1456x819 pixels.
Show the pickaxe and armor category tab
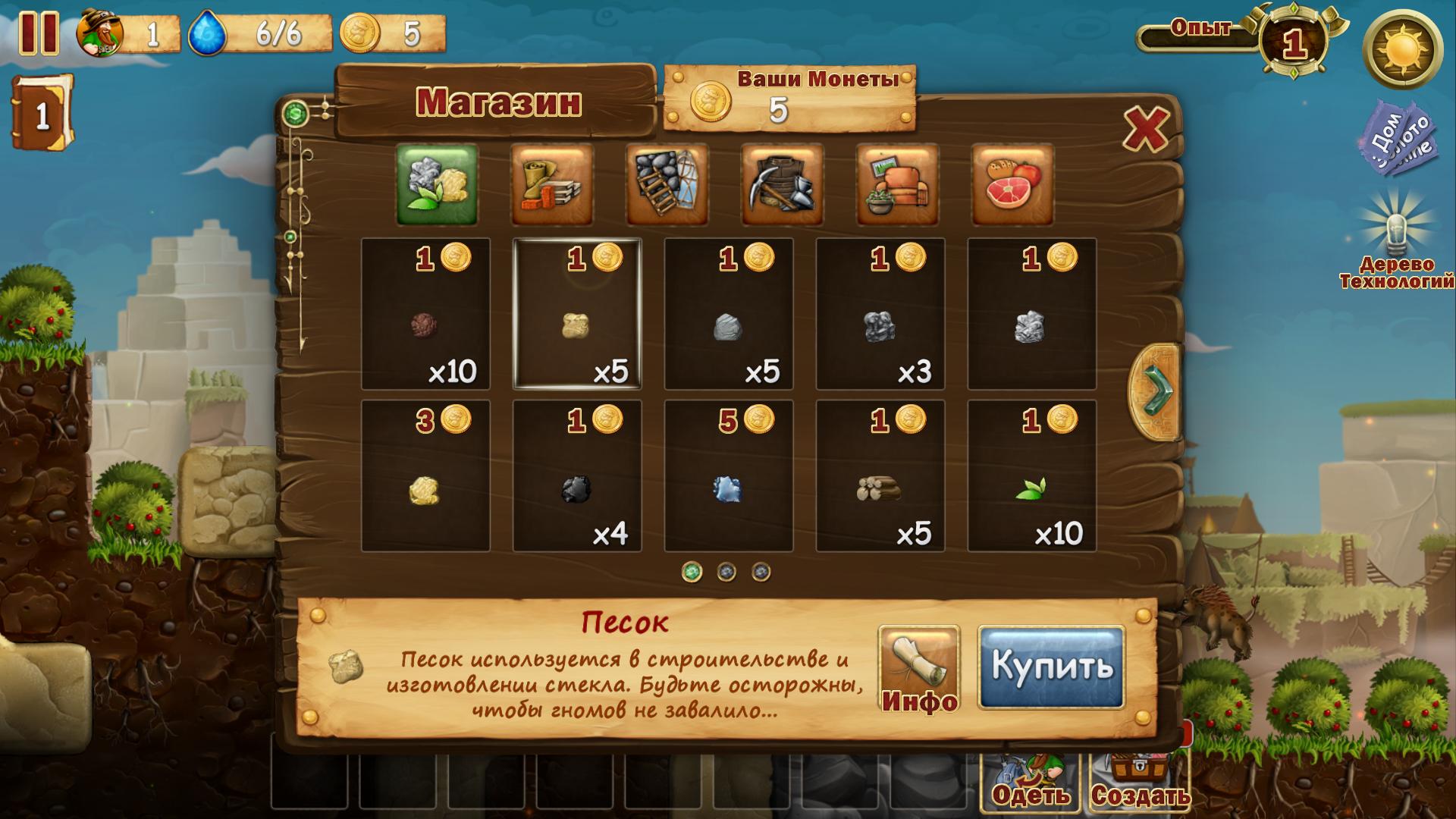(x=783, y=185)
